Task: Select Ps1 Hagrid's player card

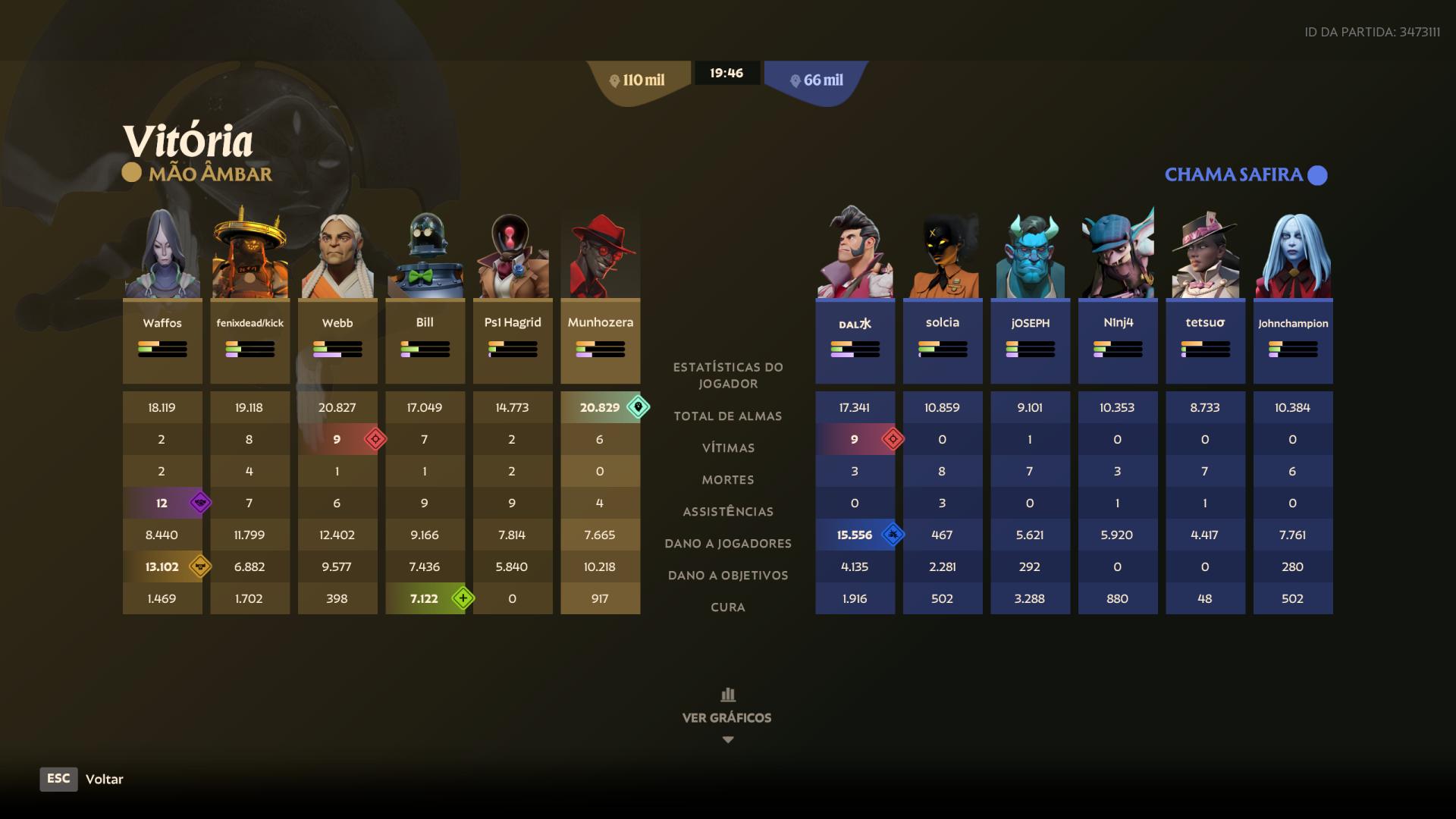Action: click(x=513, y=340)
